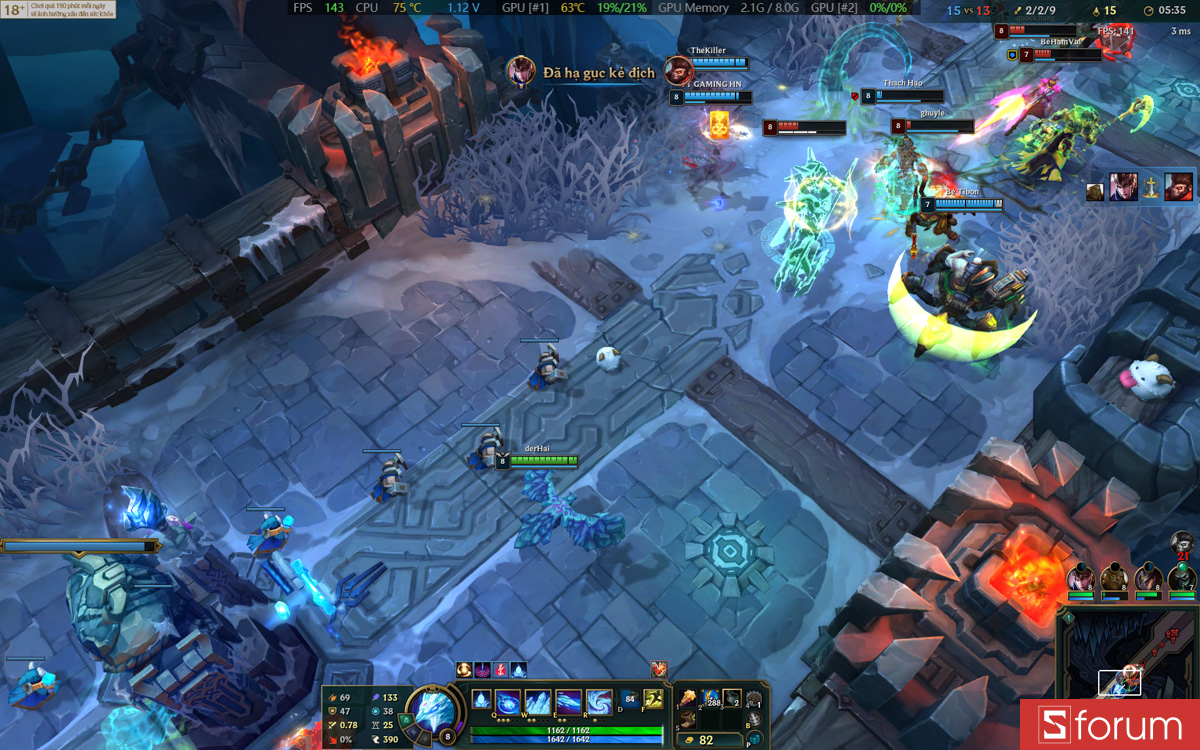The width and height of the screenshot is (1200, 750).
Task: Click the boots item in inventory
Action: [688, 720]
